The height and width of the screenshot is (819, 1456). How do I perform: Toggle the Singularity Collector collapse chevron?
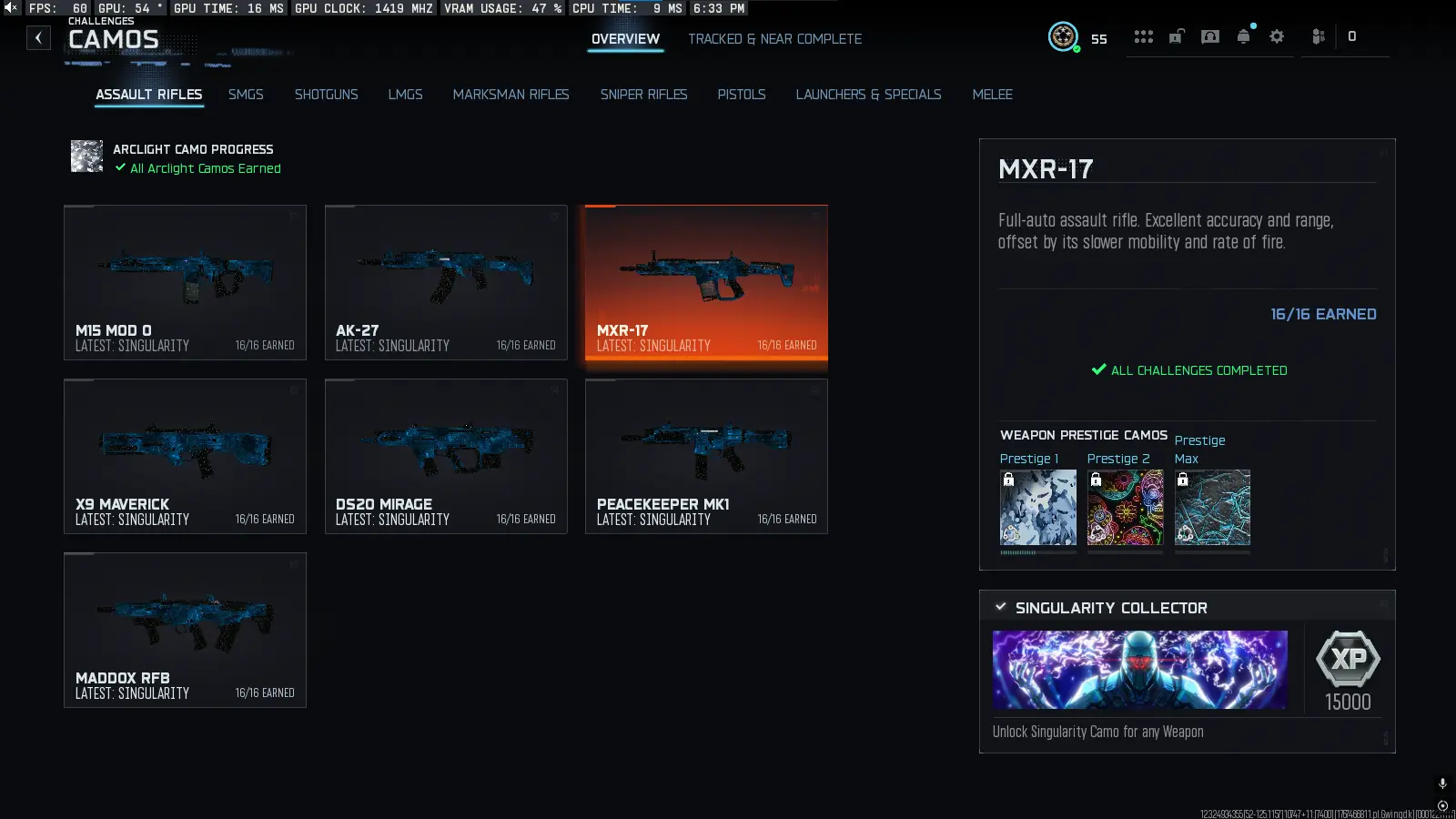(x=1002, y=606)
